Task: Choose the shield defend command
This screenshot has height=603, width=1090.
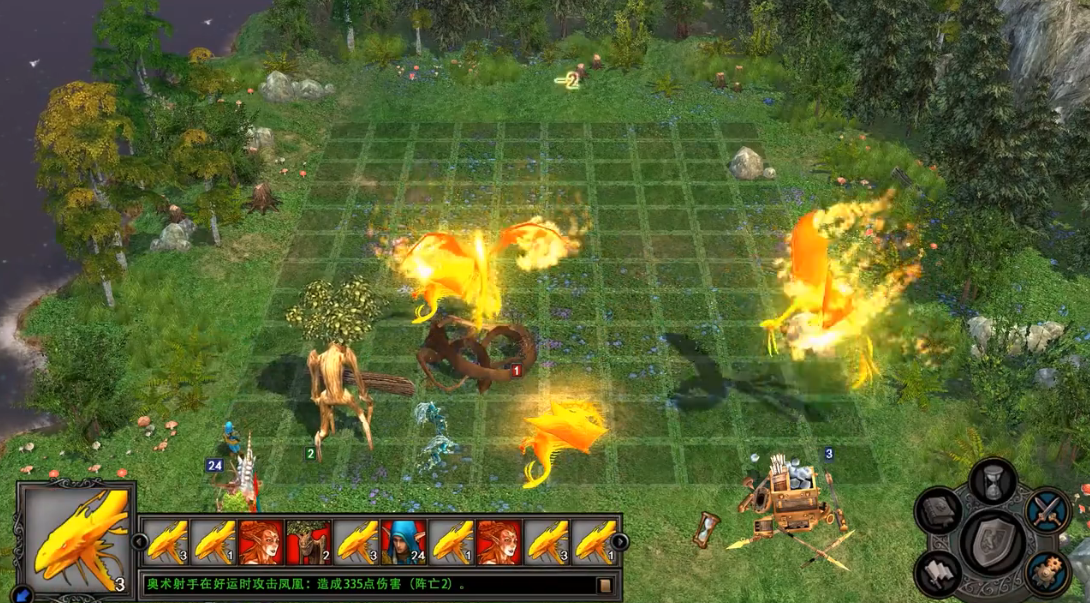Action: (993, 542)
